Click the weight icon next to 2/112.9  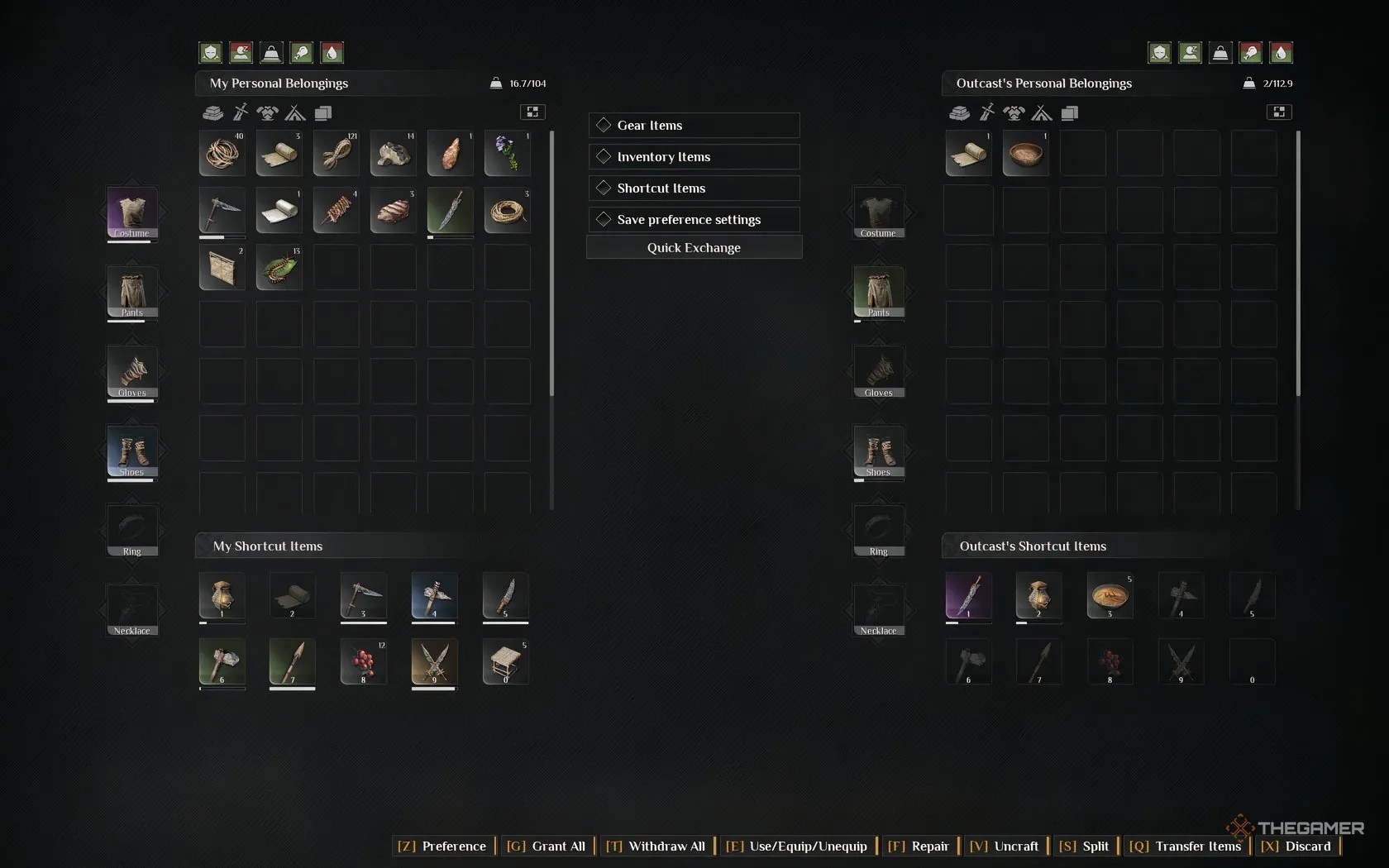(1248, 83)
